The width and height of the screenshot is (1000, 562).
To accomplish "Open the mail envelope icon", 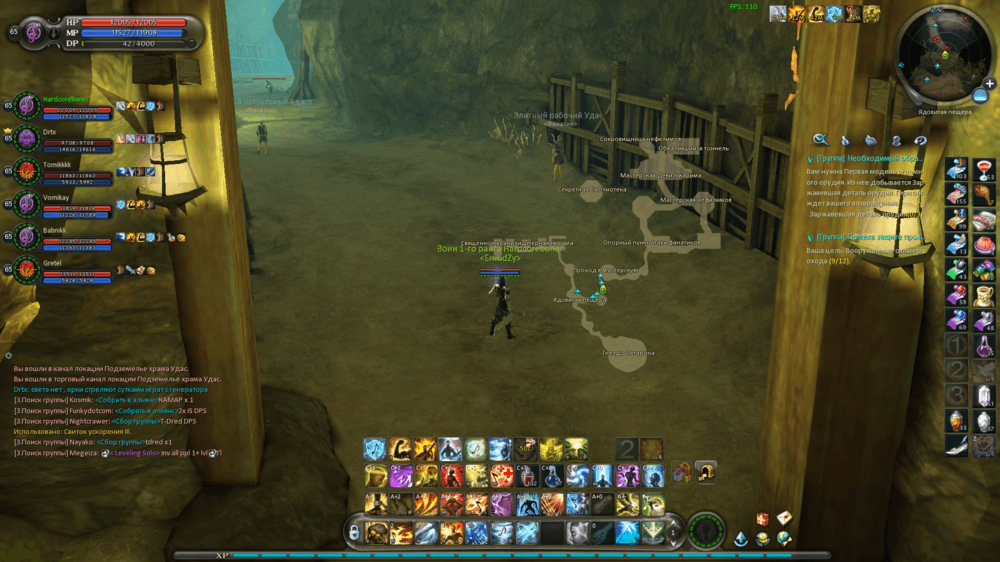I will 785,517.
